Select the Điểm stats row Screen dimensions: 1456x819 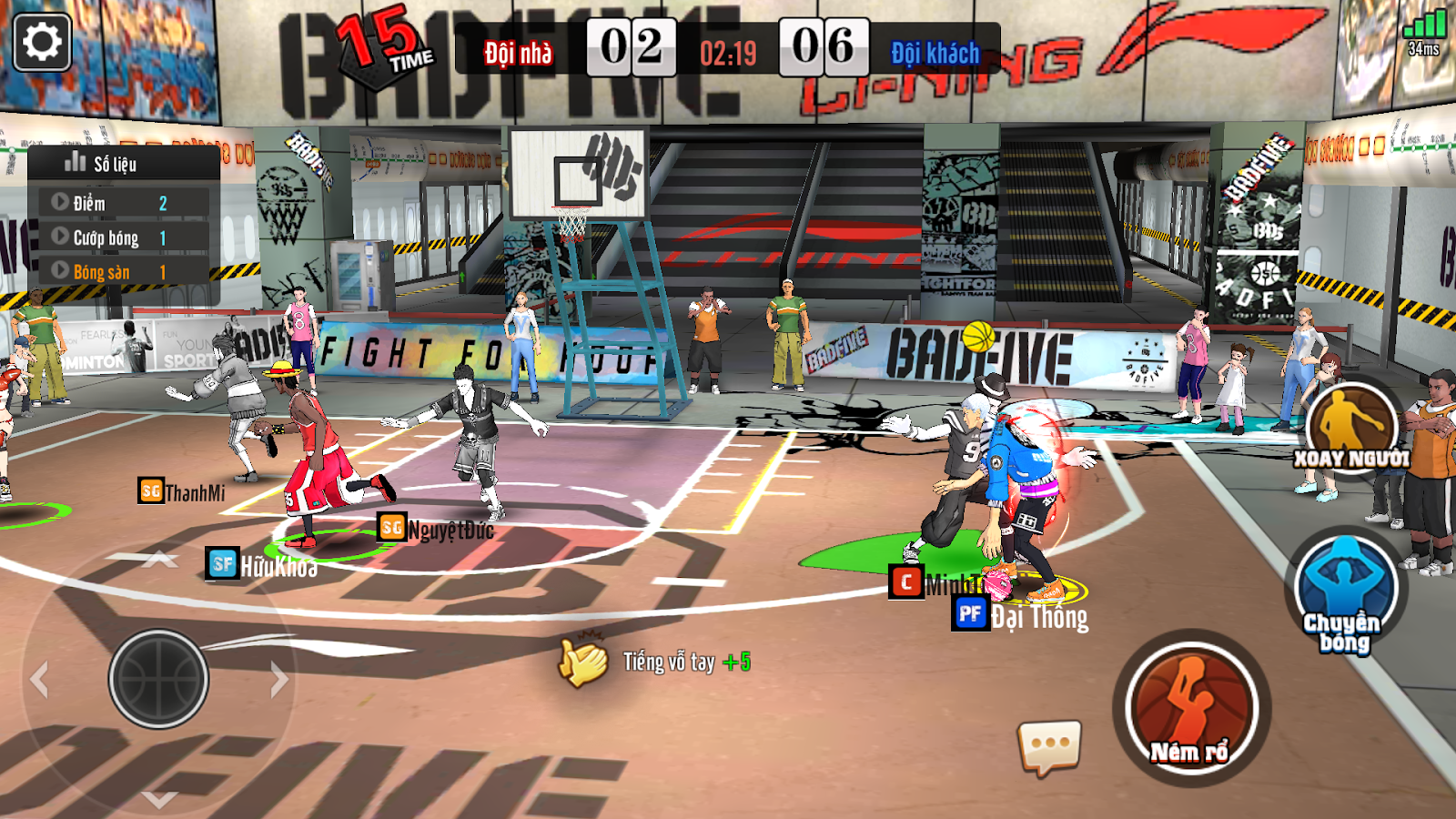124,203
